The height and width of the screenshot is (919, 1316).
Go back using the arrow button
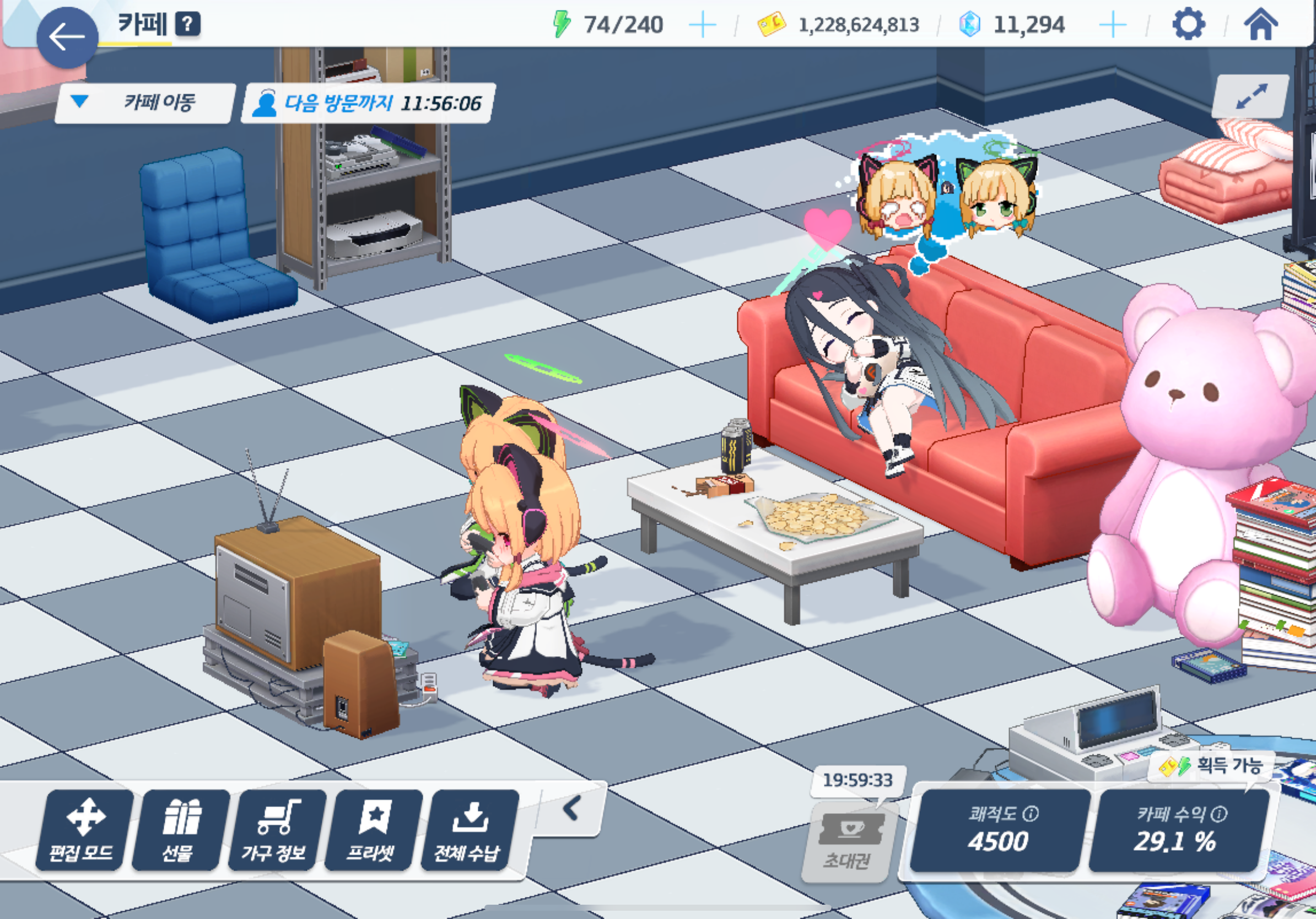(67, 38)
